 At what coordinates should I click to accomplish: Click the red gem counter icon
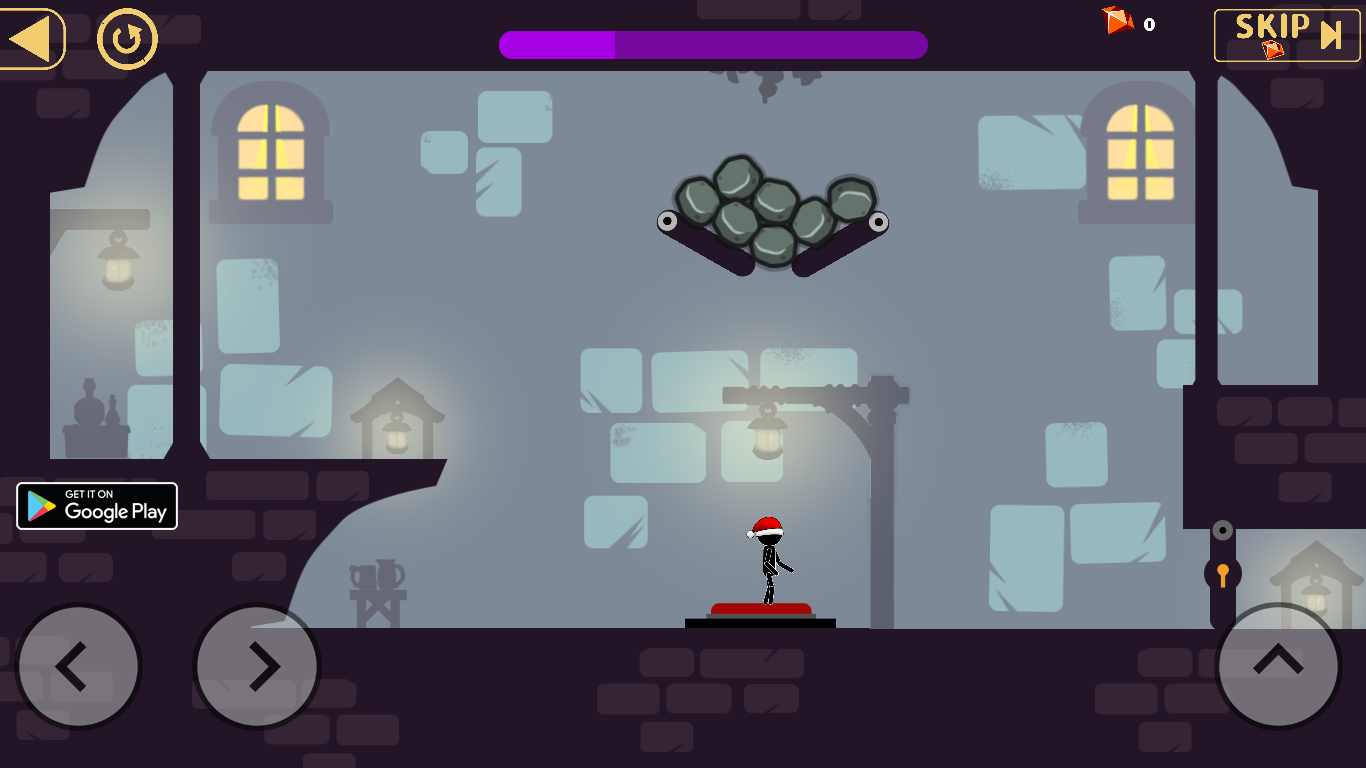[1117, 22]
